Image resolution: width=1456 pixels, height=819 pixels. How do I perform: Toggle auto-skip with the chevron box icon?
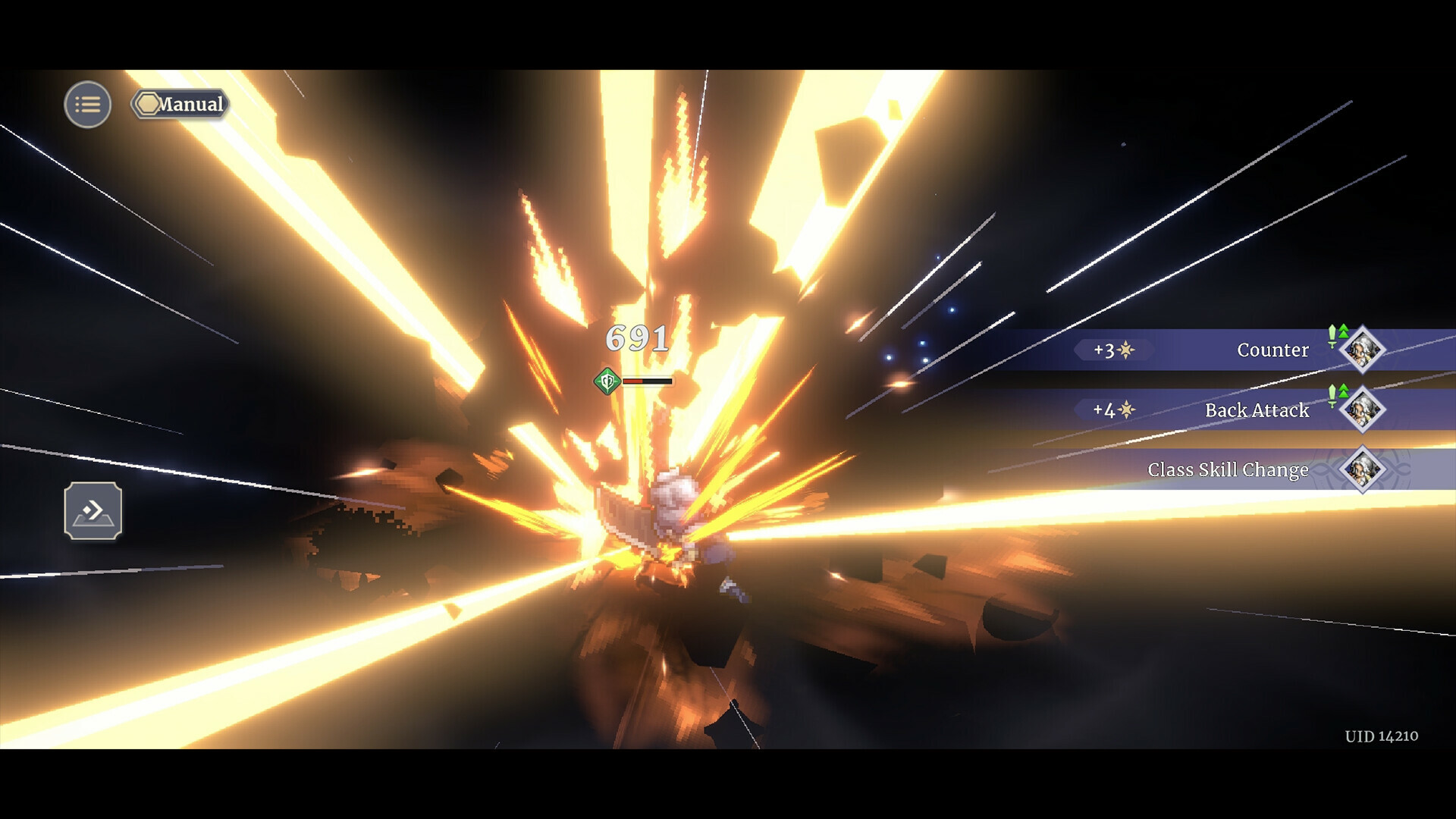[94, 512]
